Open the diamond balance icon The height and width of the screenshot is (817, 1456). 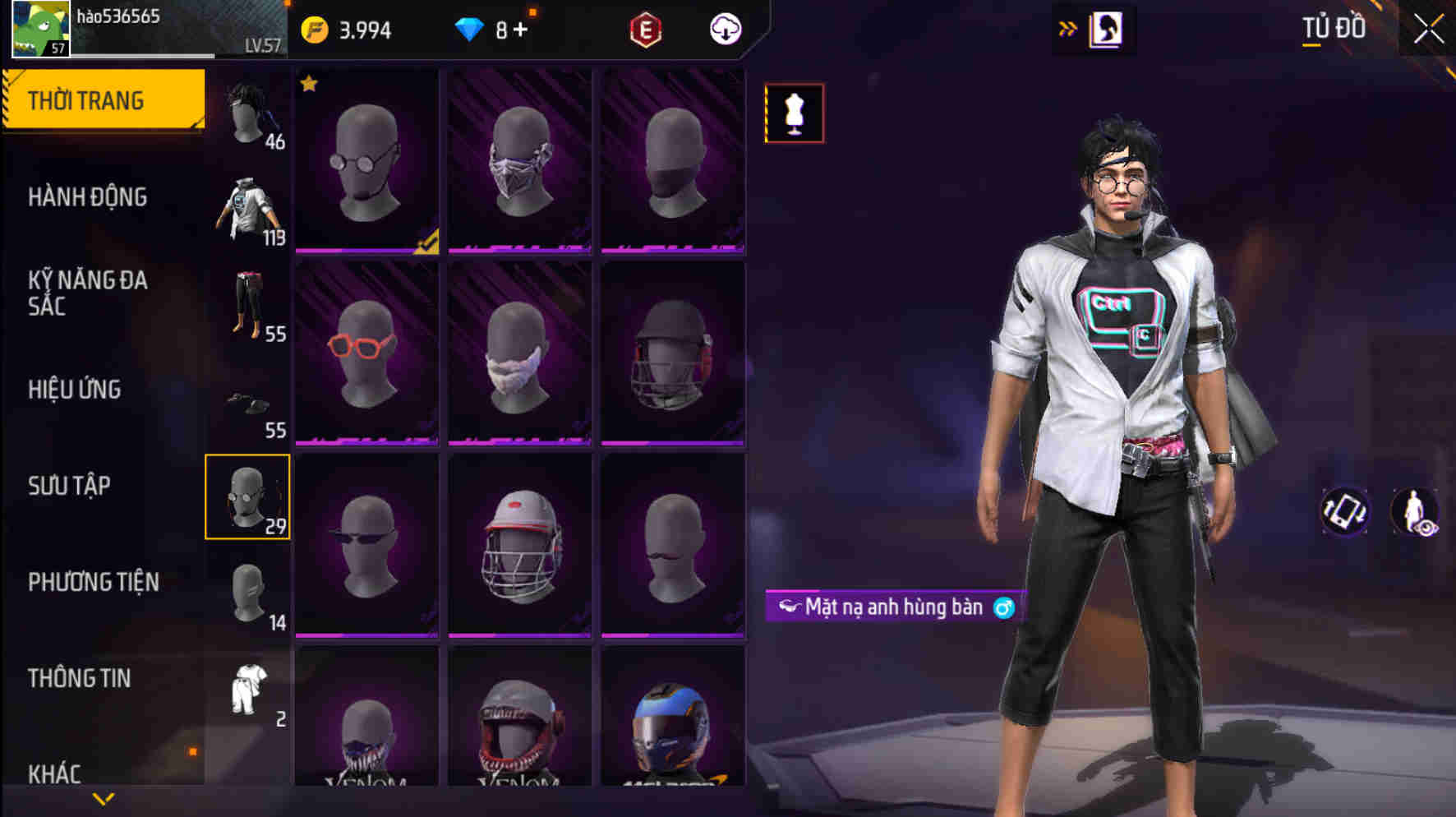470,31
